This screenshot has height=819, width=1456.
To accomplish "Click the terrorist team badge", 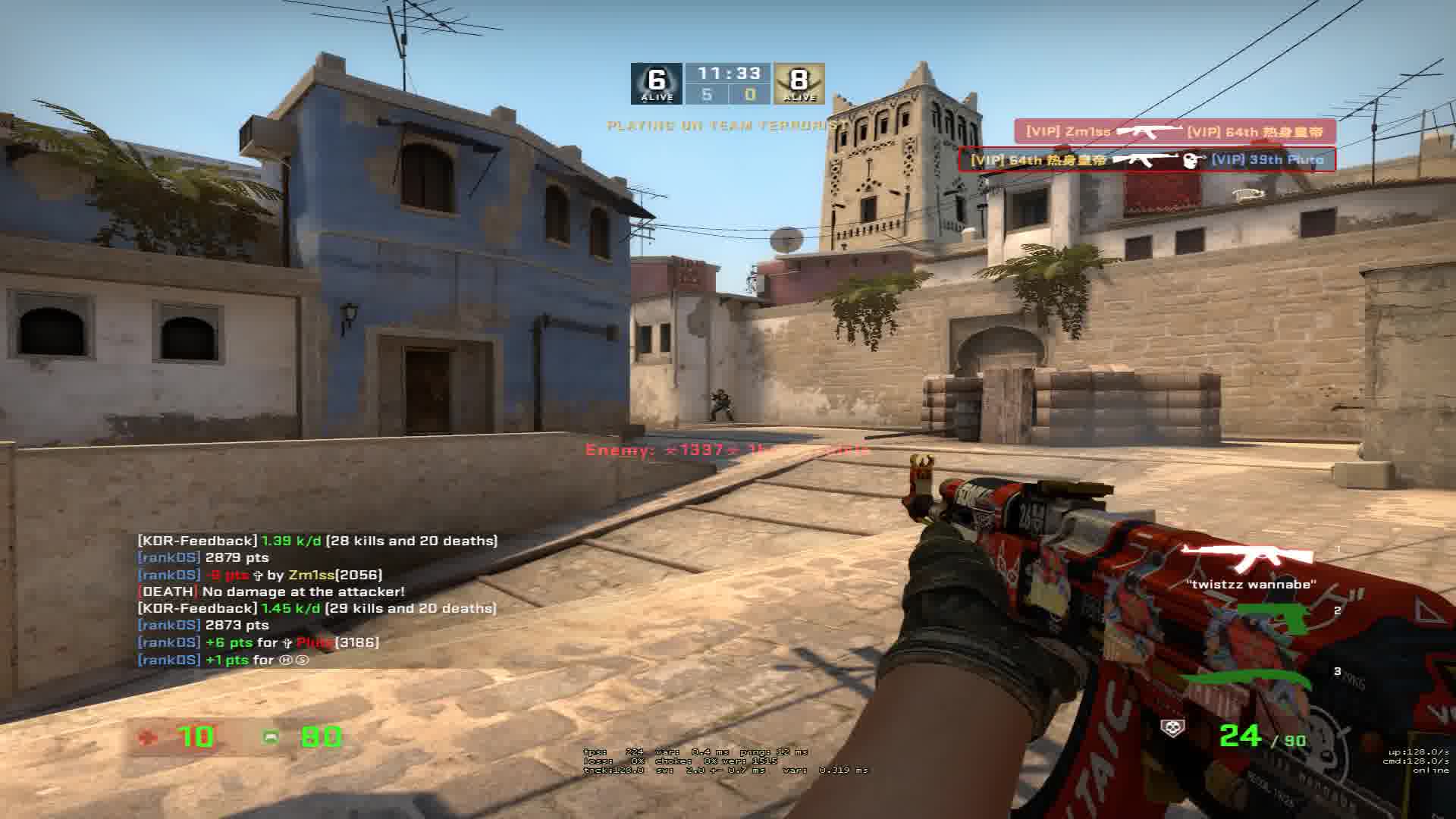I will pyautogui.click(x=799, y=83).
